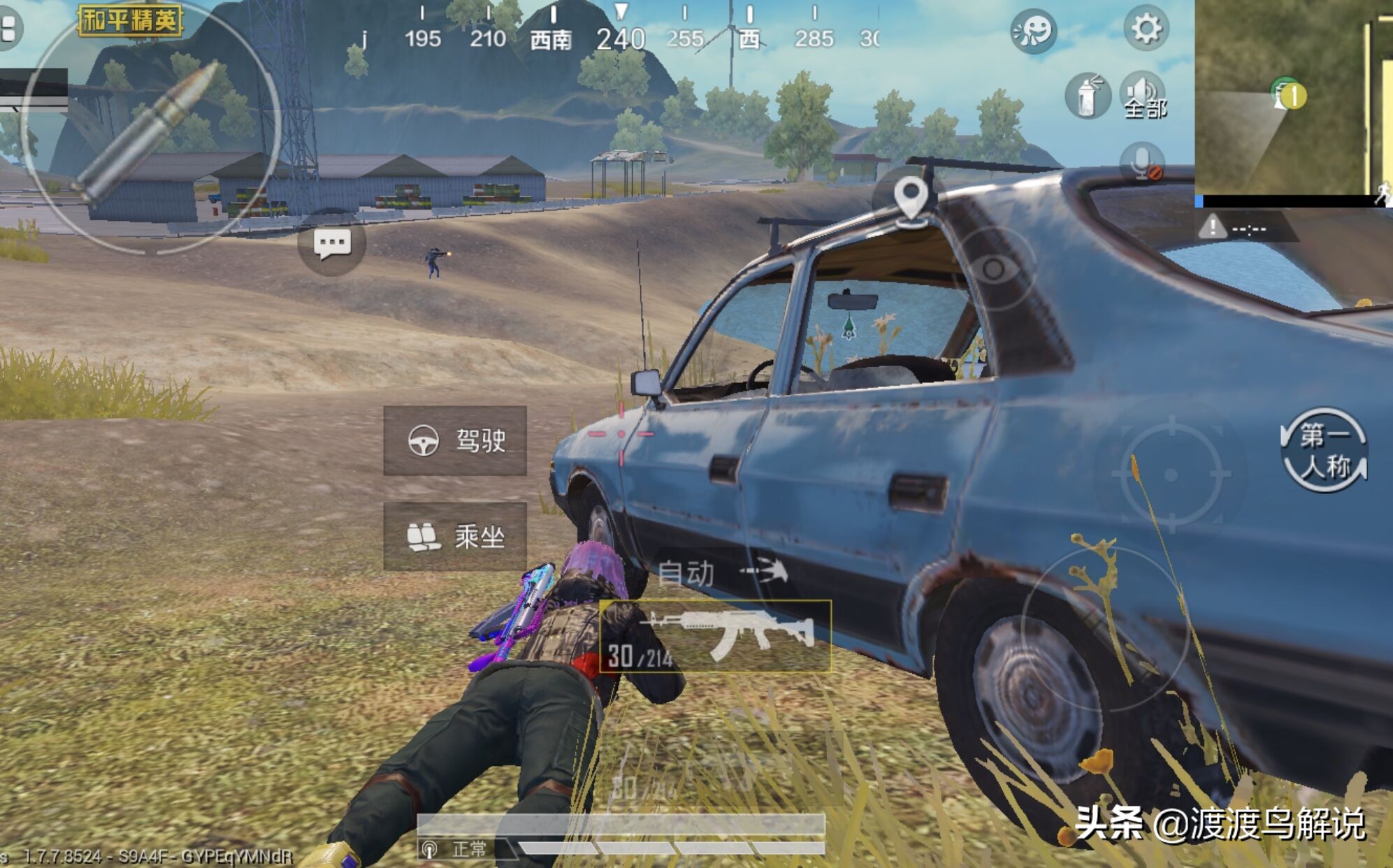Activate the eye free-look button

pos(993,268)
